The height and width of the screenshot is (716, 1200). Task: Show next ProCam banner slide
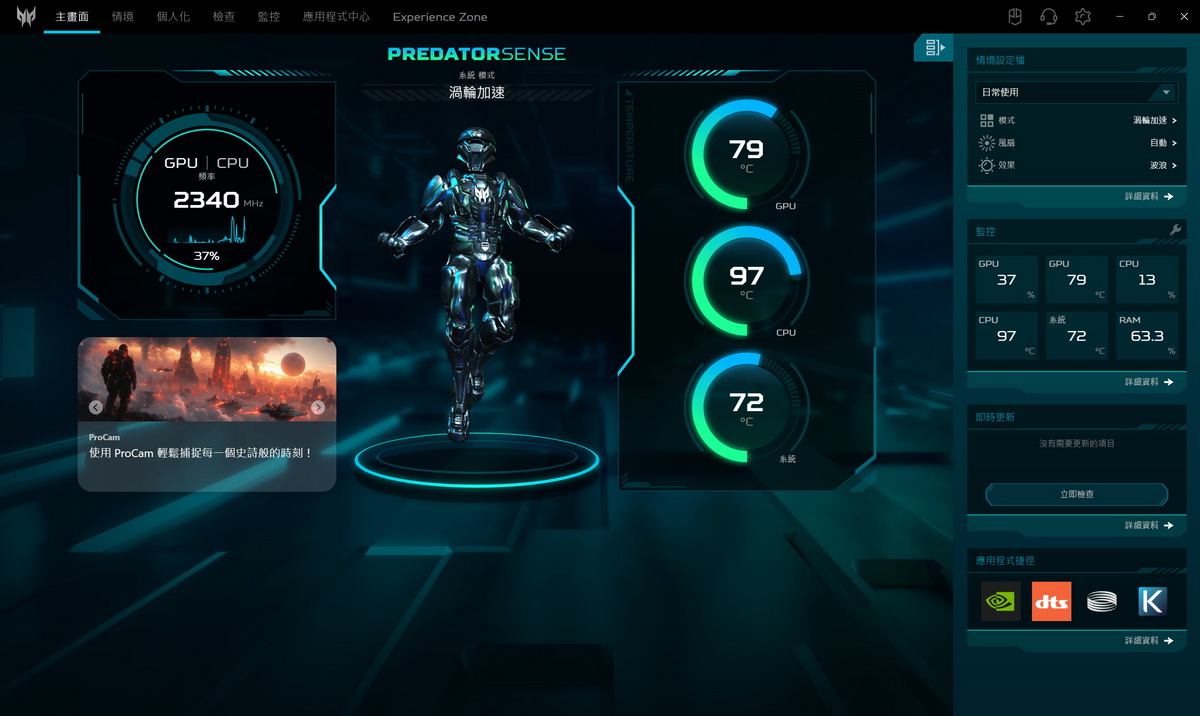(318, 407)
